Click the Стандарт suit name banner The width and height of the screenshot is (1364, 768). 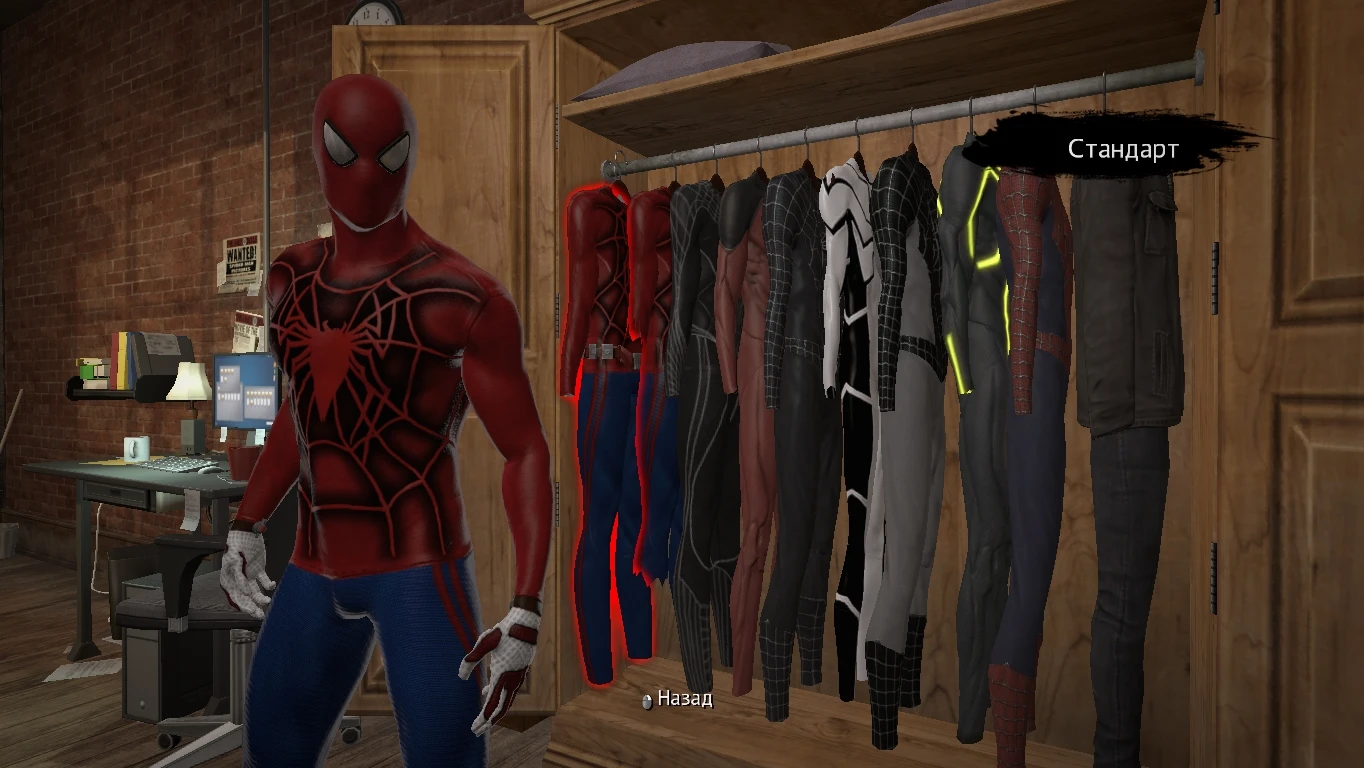(1122, 148)
